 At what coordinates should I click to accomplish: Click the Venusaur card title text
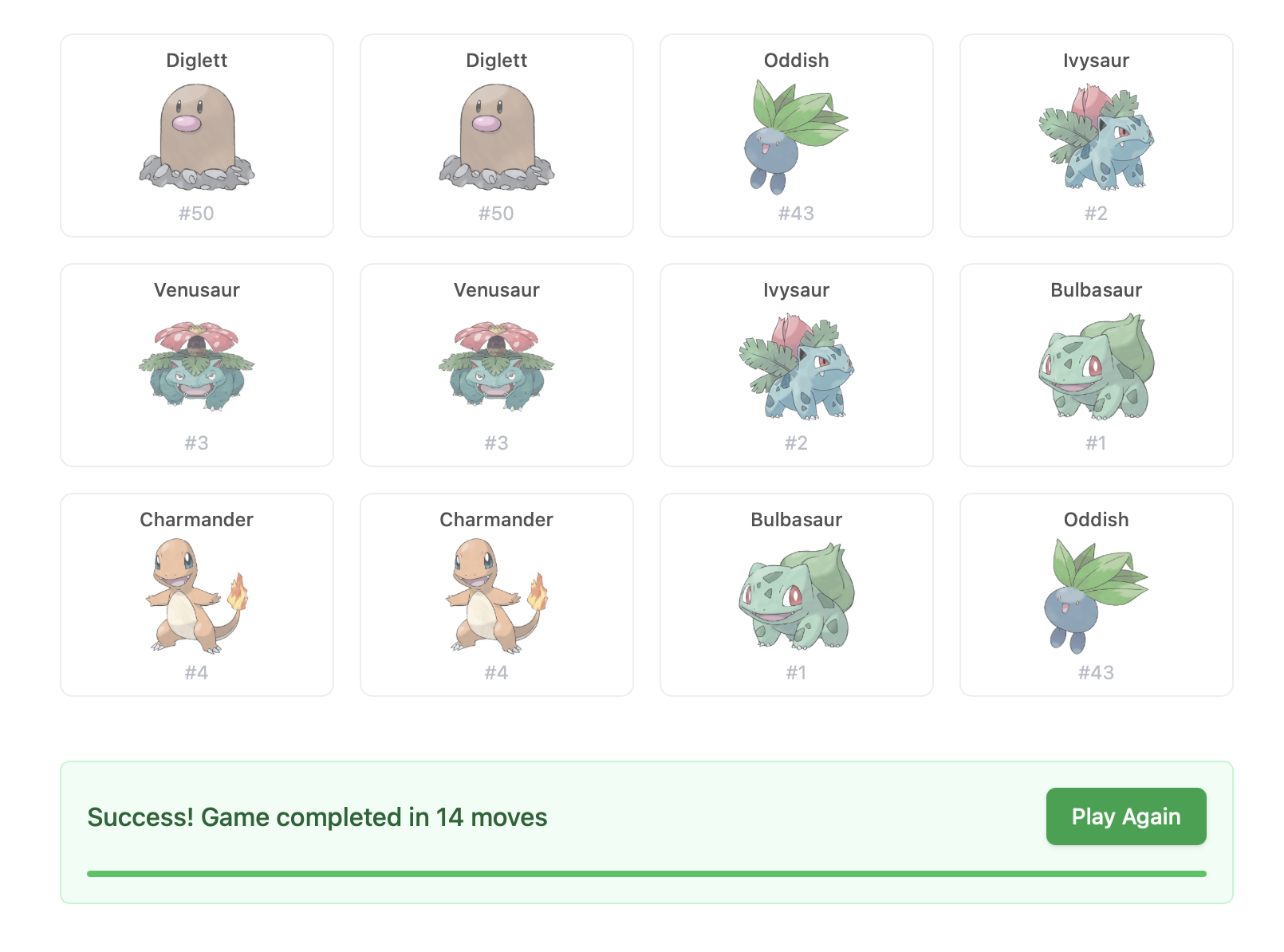[x=196, y=290]
